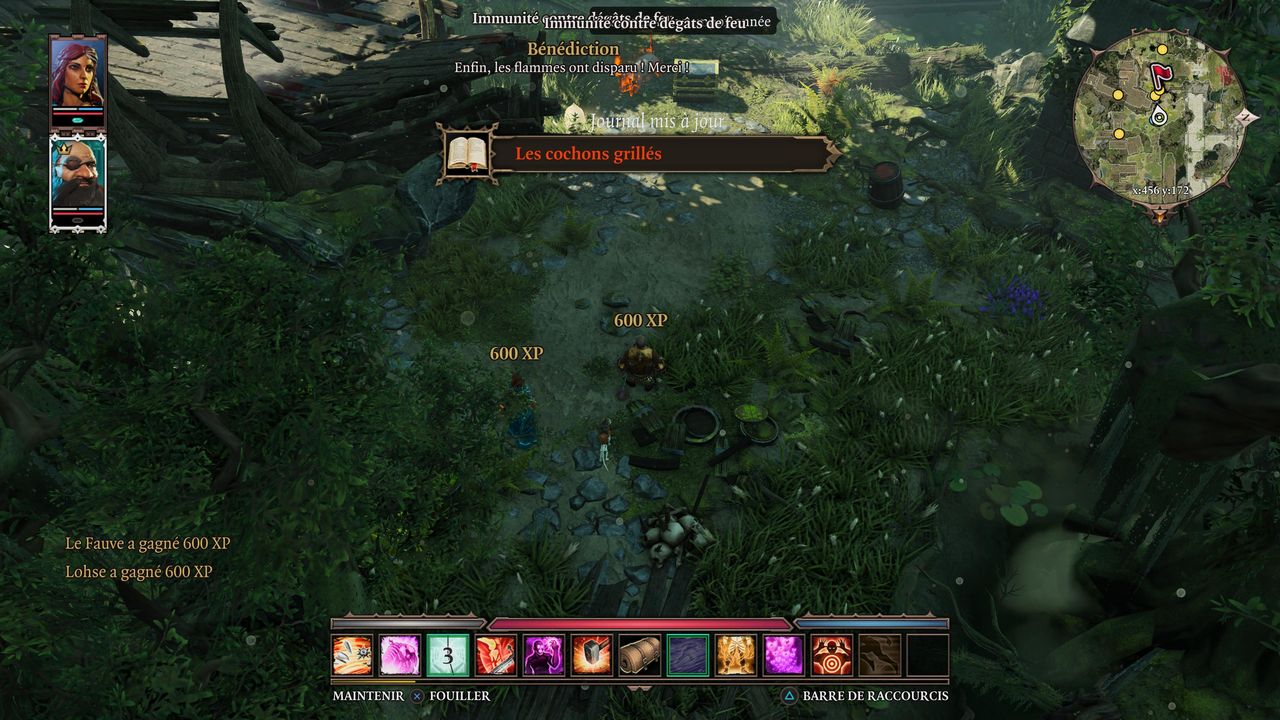The image size is (1280, 720).
Task: Select the green skill on cooldown 3
Action: [x=448, y=655]
